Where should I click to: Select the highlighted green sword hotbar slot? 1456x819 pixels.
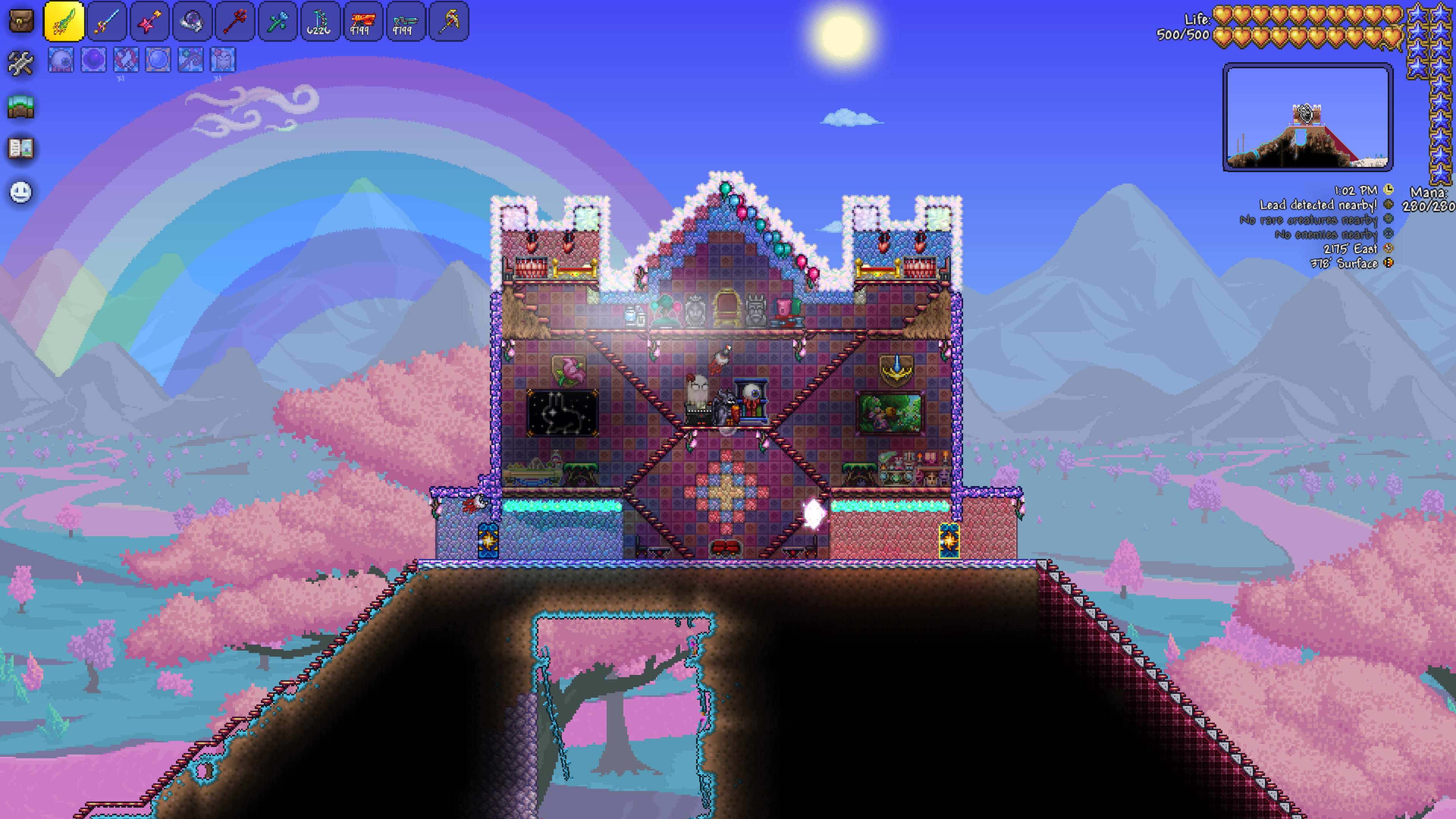pos(64,22)
